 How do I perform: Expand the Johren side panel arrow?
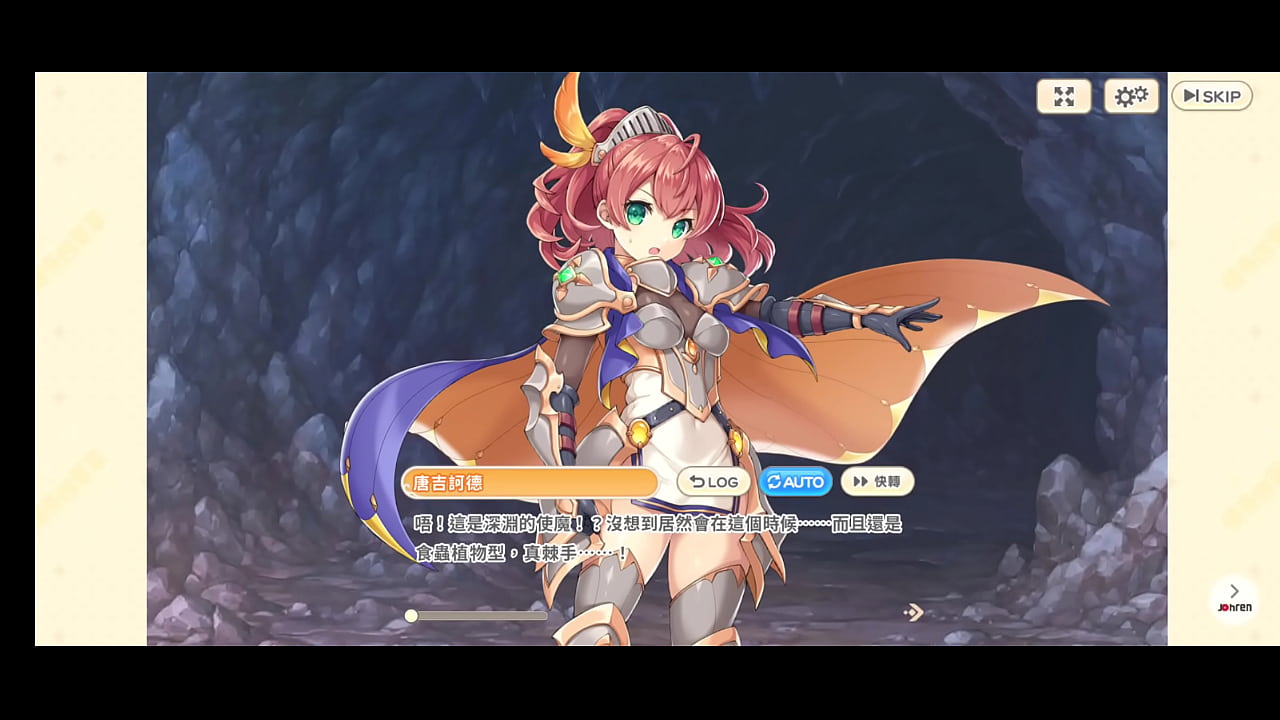[x=1234, y=592]
